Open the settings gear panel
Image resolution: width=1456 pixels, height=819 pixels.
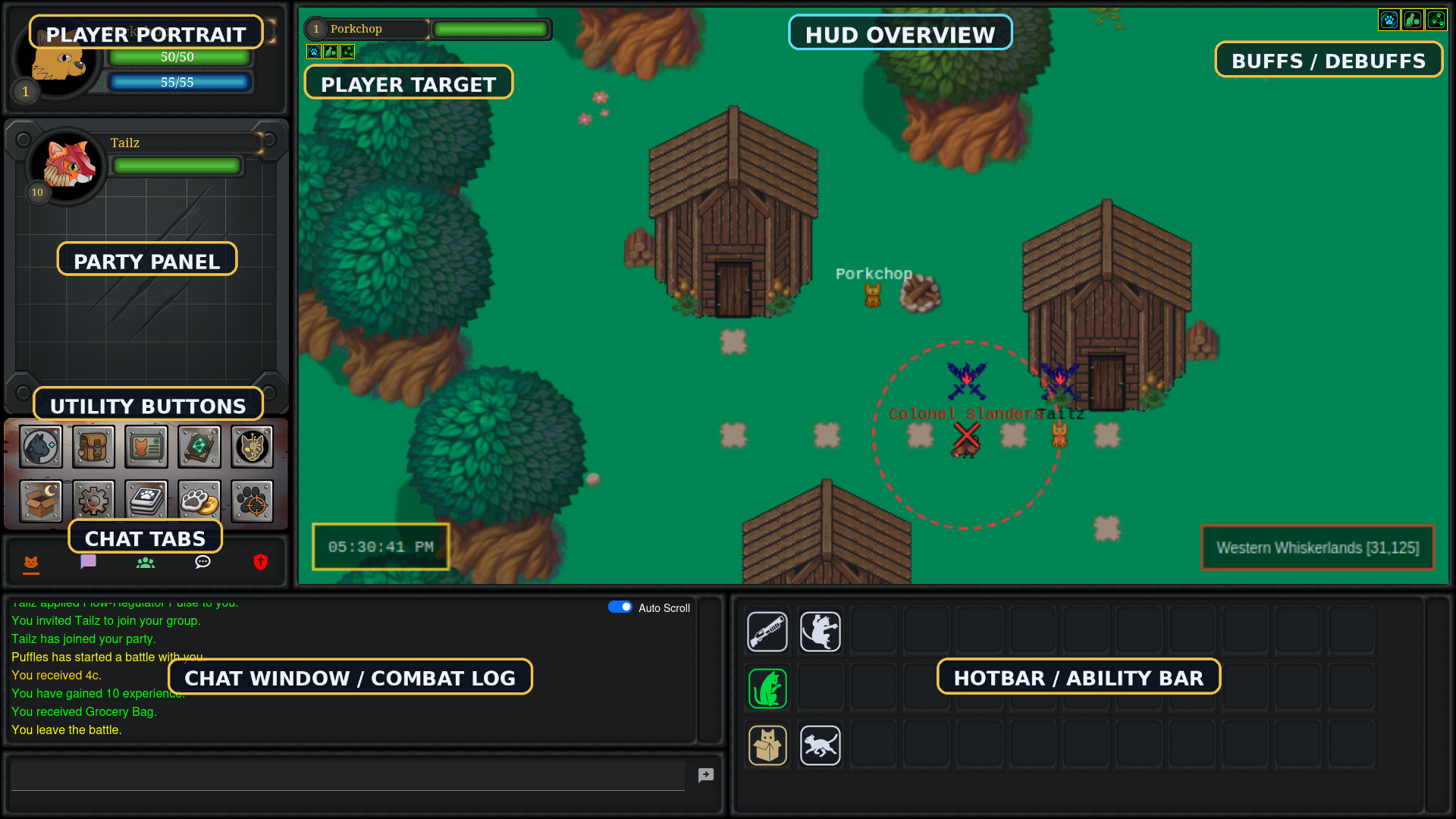[93, 500]
